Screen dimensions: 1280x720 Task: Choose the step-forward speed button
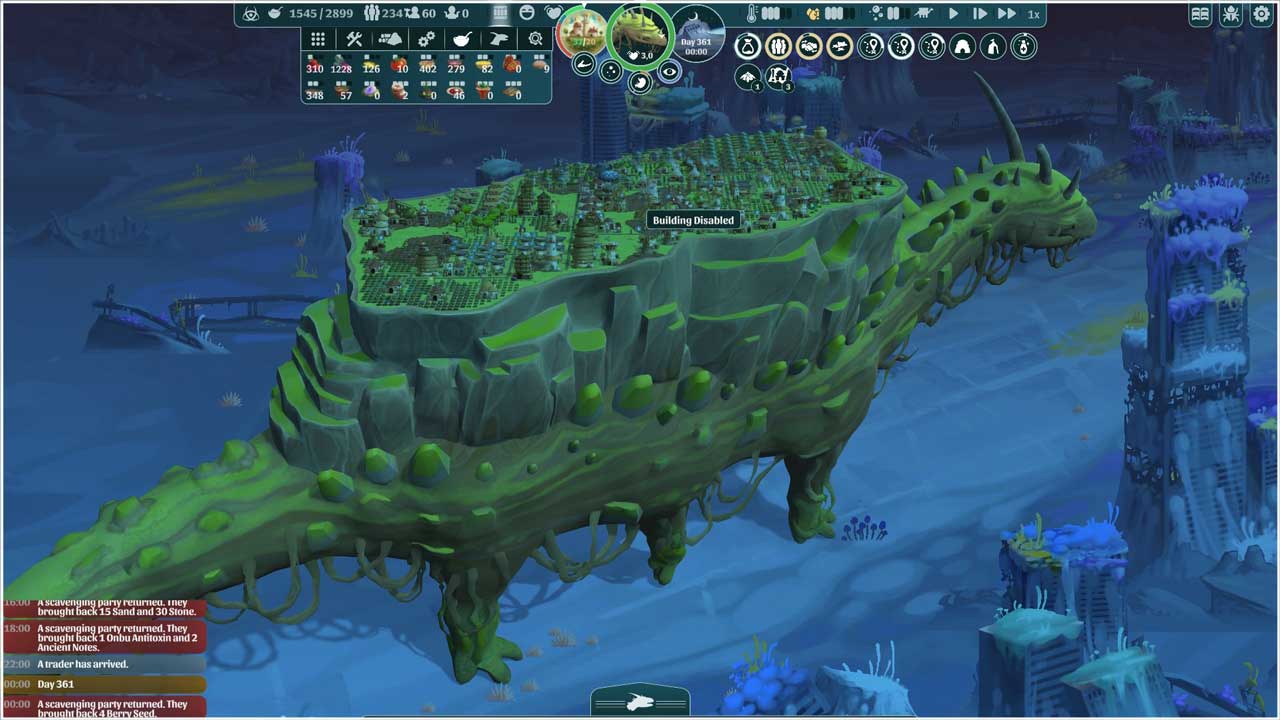pos(980,14)
